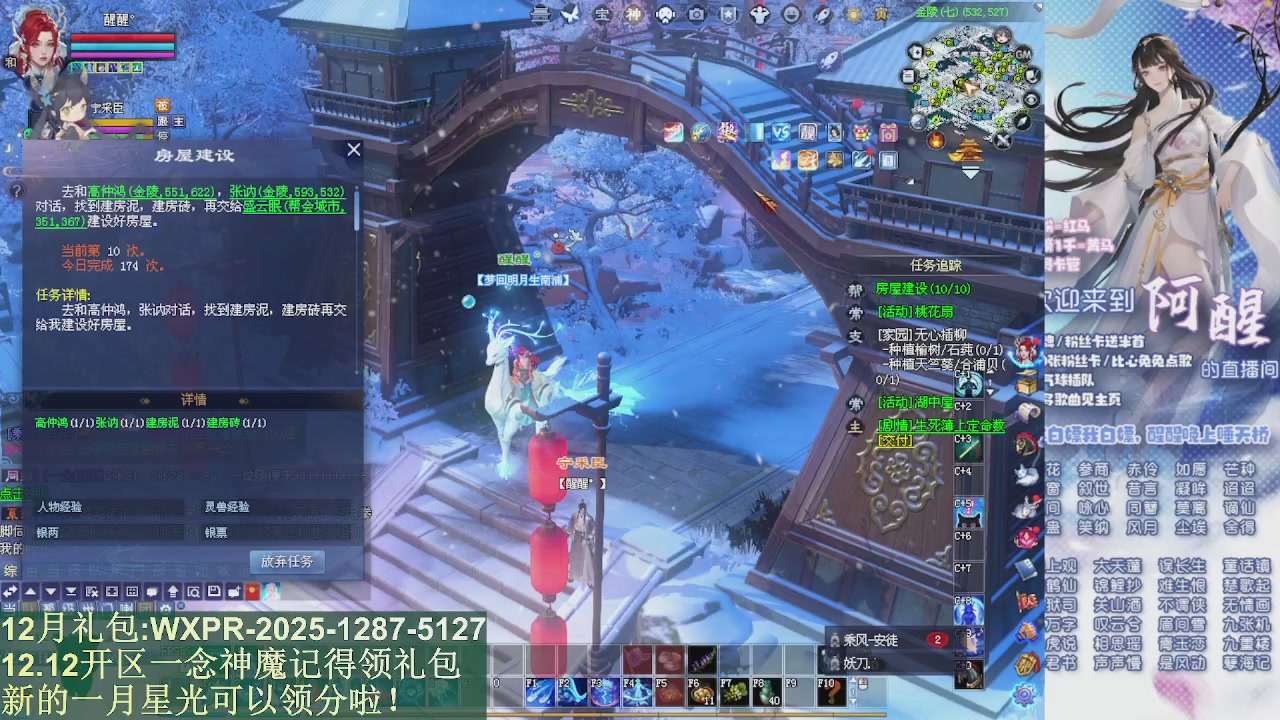This screenshot has width=1280, height=720.
Task: Open the 宝 treasure icon in the top bar
Action: point(603,15)
